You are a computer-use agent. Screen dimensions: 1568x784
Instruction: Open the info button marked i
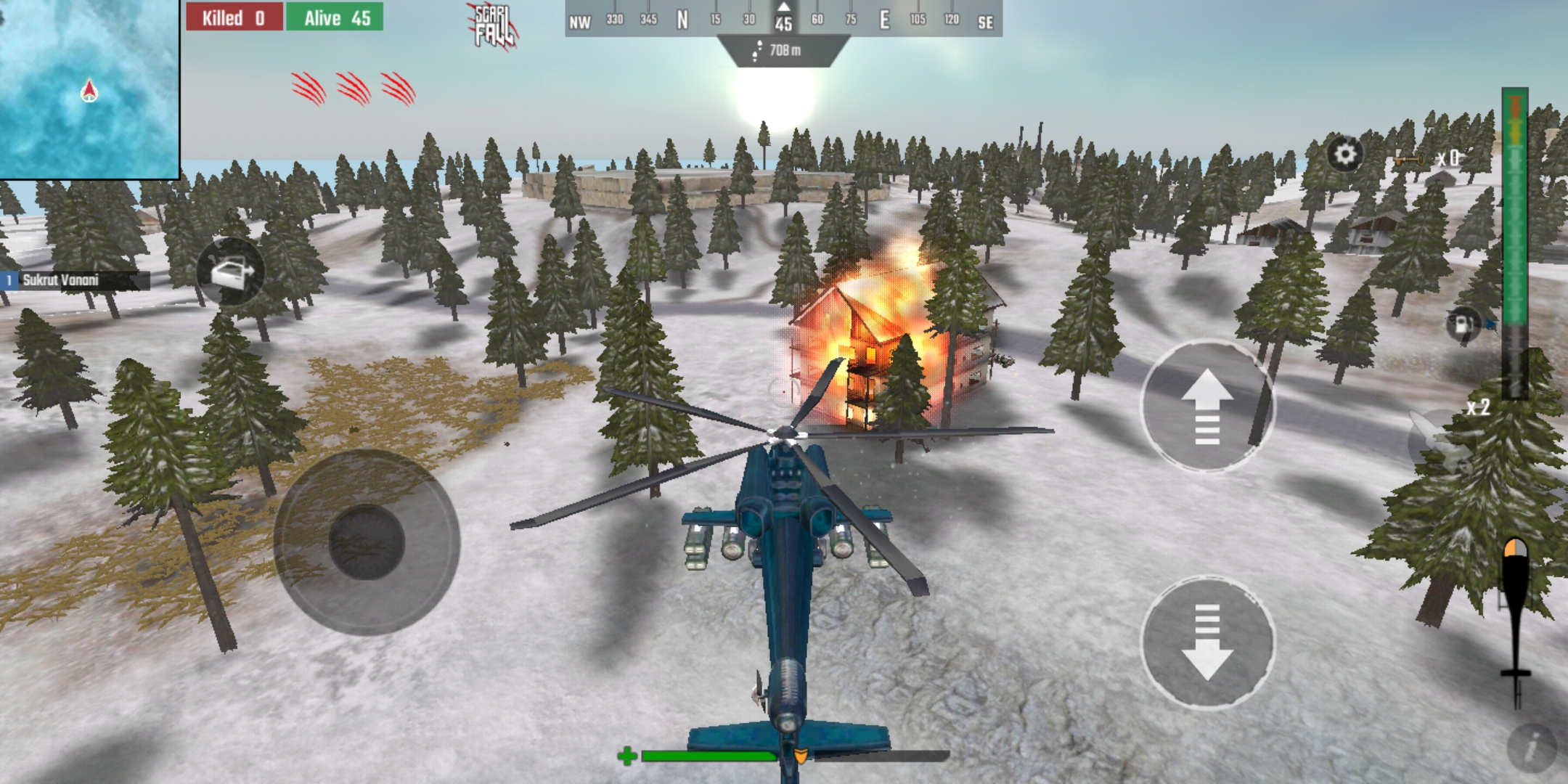click(1532, 748)
